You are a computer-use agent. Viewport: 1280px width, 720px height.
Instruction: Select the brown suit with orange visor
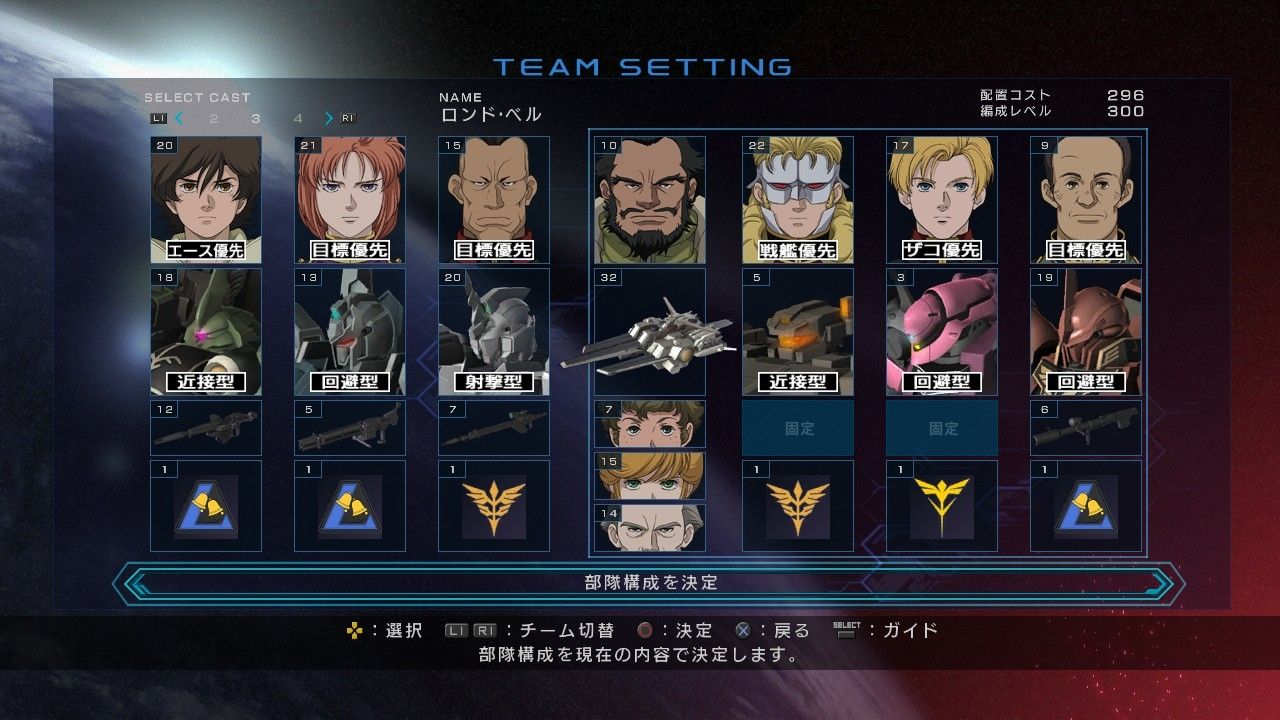pyautogui.click(x=798, y=331)
